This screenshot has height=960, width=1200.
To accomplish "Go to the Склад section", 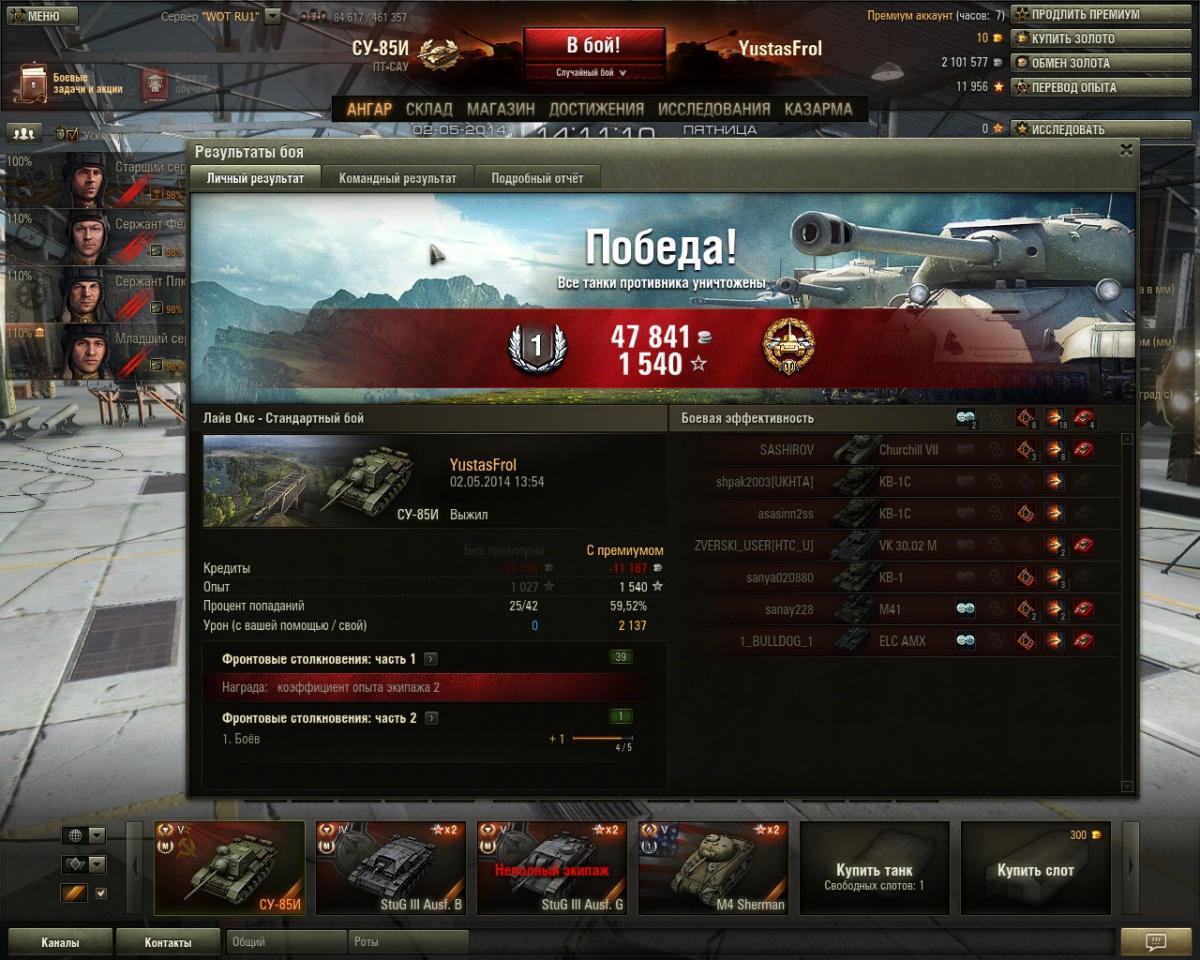I will point(429,109).
